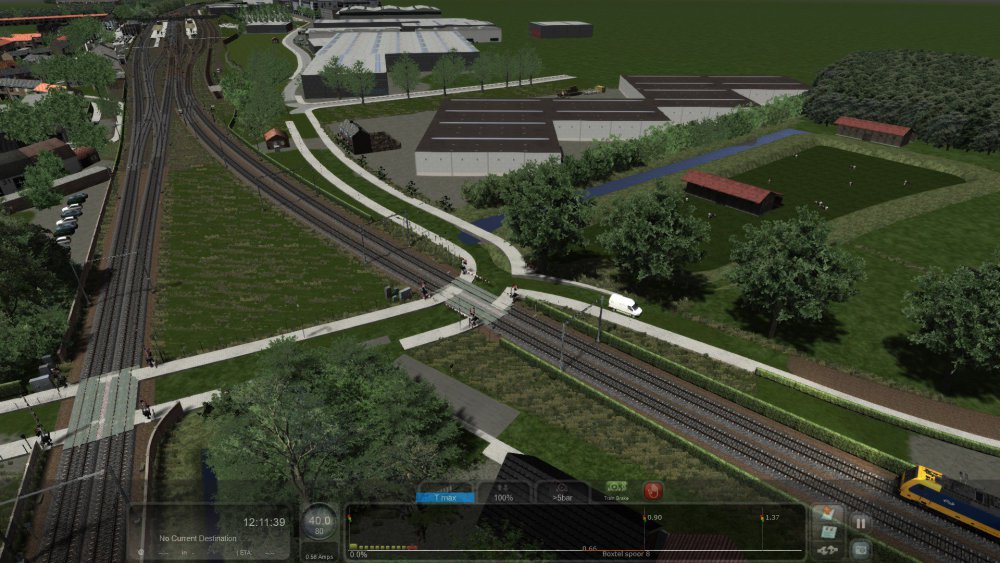This screenshot has width=1000, height=563.
Task: Click the red emergency brake button
Action: click(x=652, y=491)
